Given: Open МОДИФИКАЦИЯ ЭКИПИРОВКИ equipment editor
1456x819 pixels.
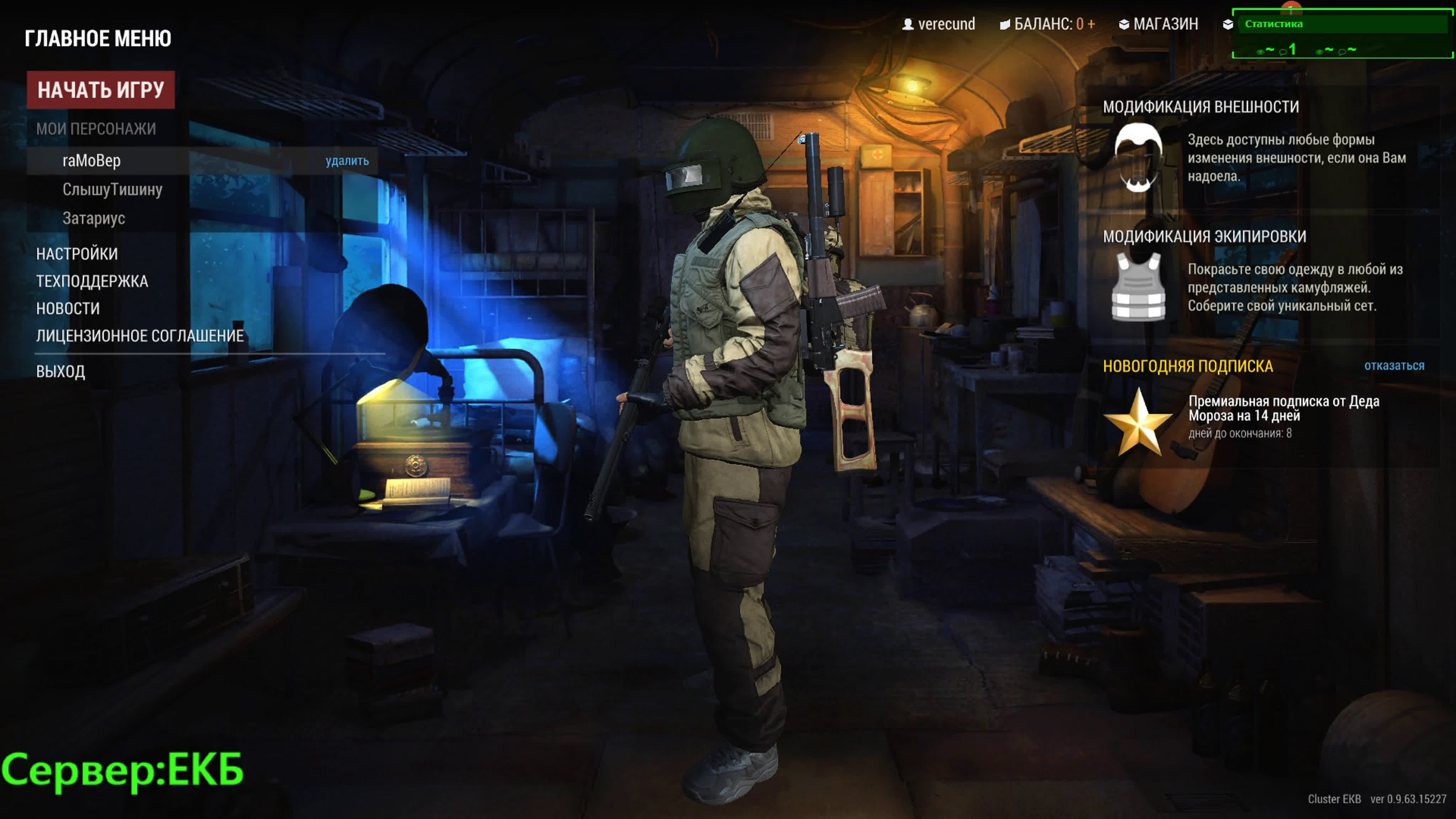Looking at the screenshot, I should click(1204, 236).
